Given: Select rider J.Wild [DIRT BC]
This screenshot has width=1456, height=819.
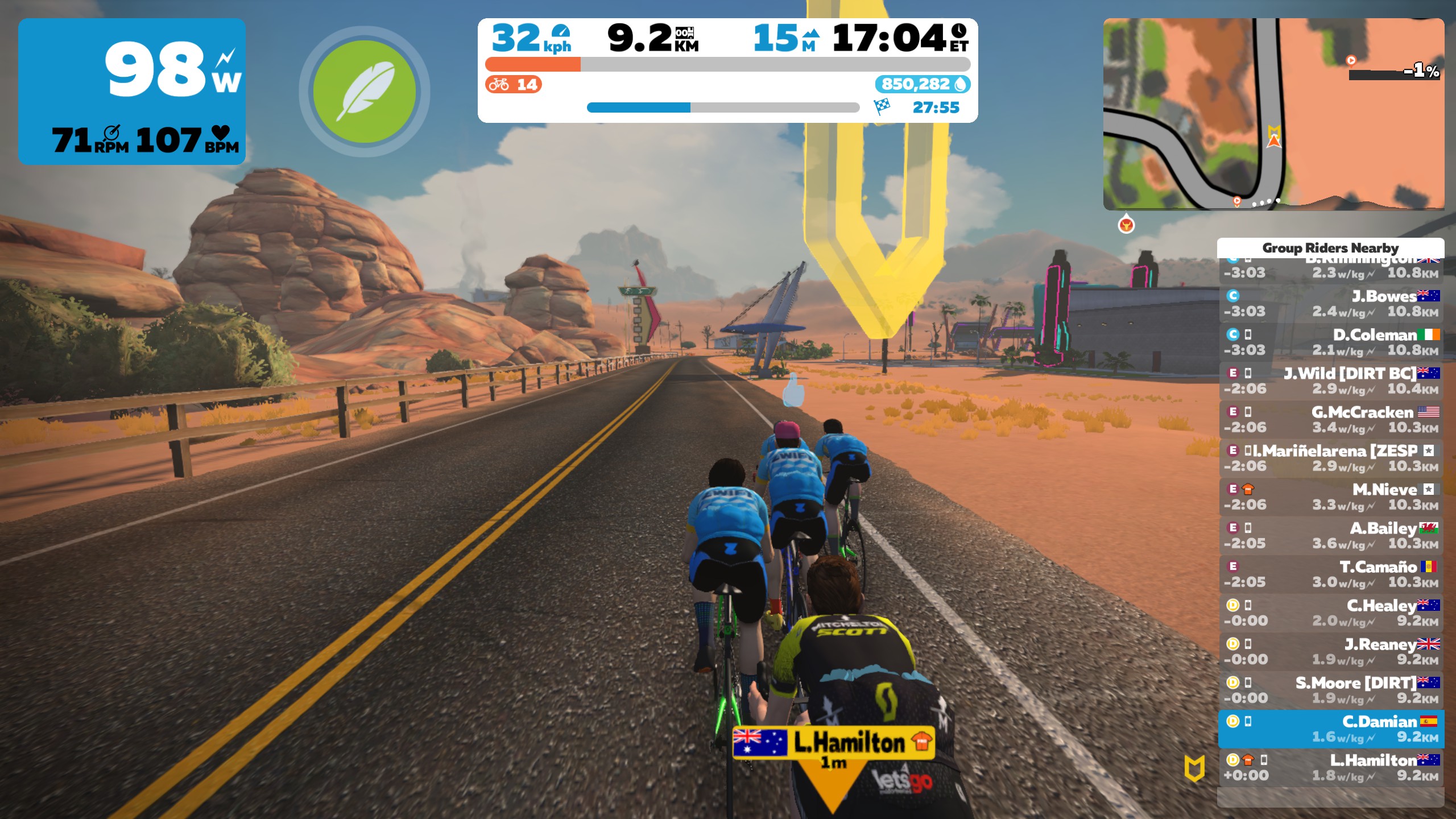Looking at the screenshot, I should coord(1330,381).
